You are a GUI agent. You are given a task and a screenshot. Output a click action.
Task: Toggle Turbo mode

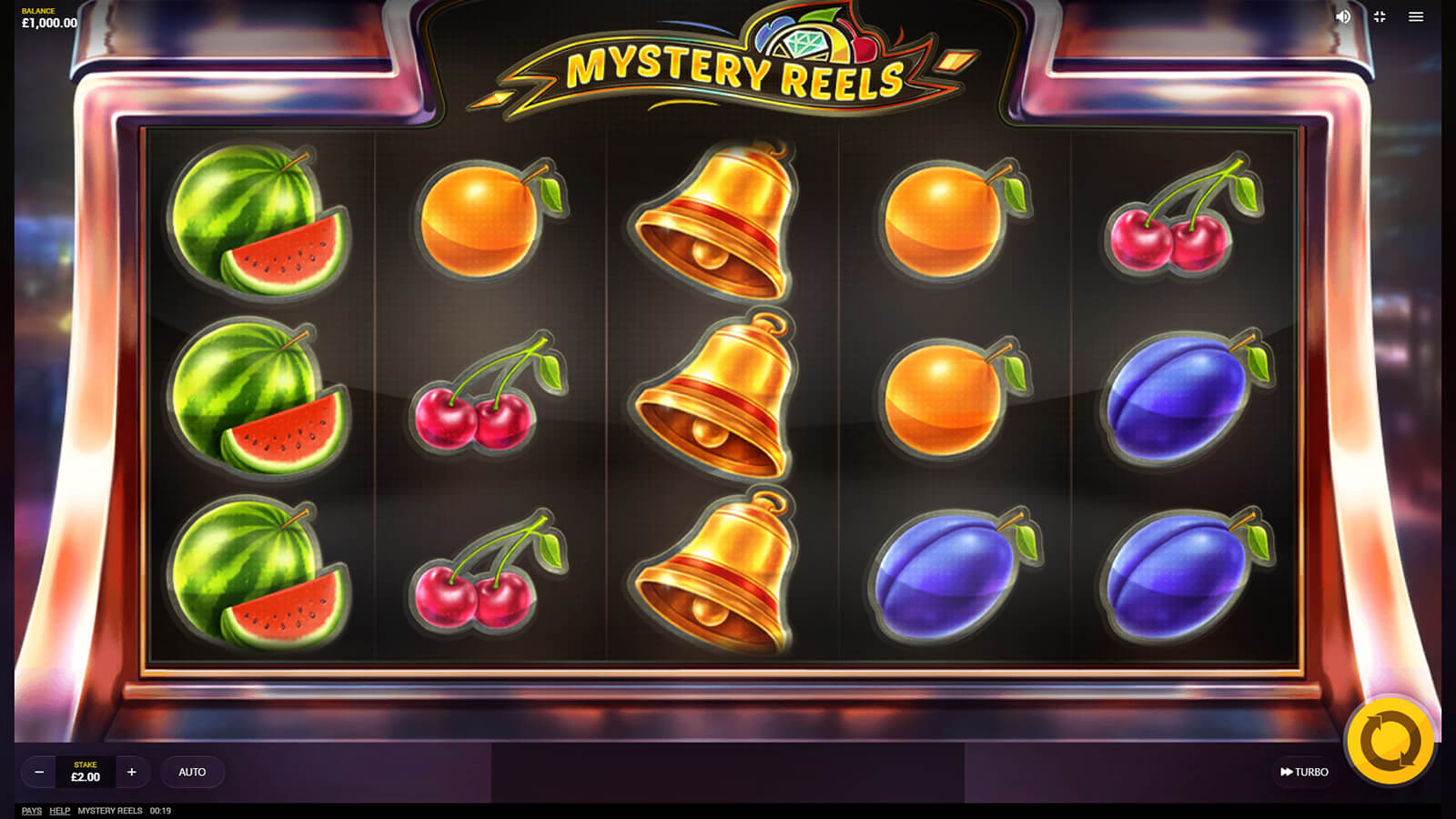1304,772
